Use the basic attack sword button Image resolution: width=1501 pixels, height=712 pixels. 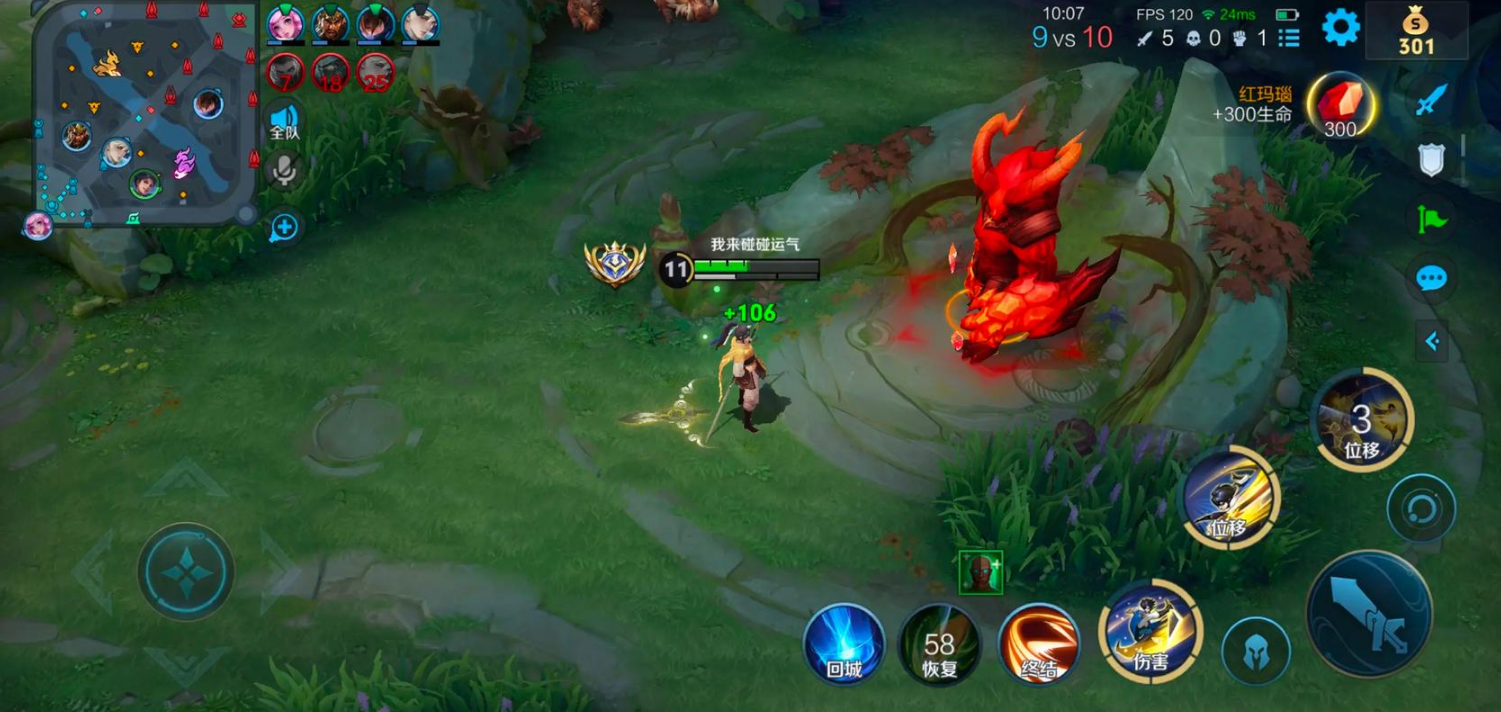coord(1369,614)
